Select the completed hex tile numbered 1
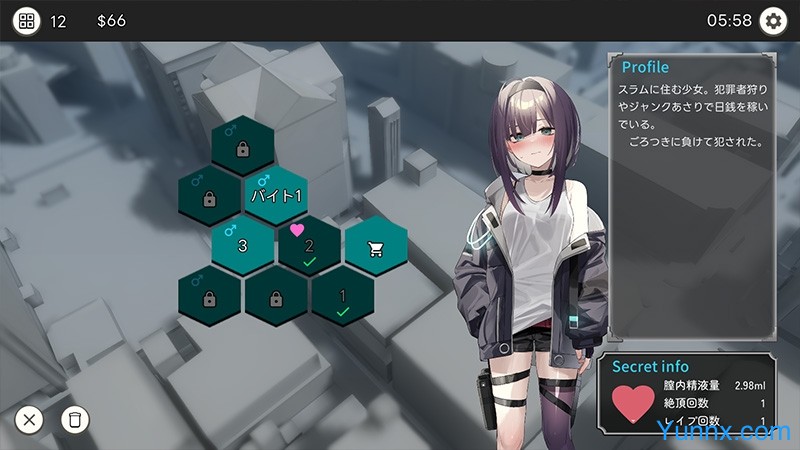800x450 pixels. pos(342,298)
